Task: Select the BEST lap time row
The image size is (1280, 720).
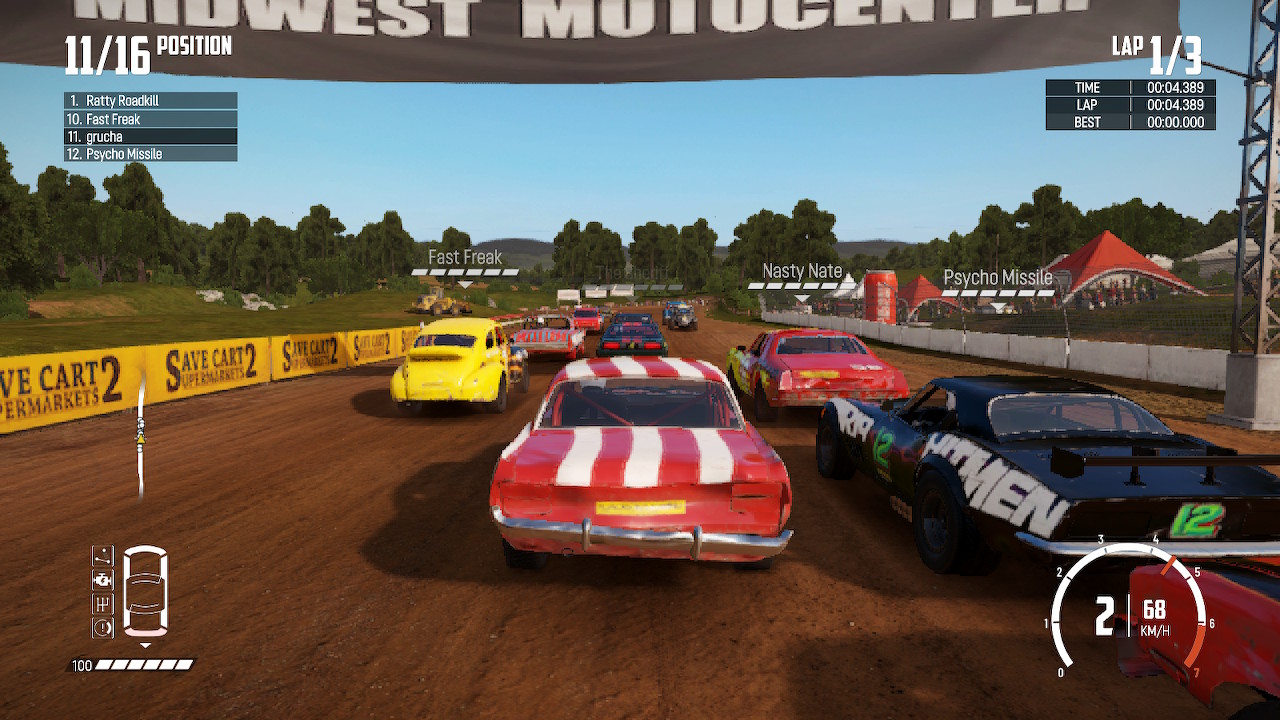Action: [x=1129, y=122]
